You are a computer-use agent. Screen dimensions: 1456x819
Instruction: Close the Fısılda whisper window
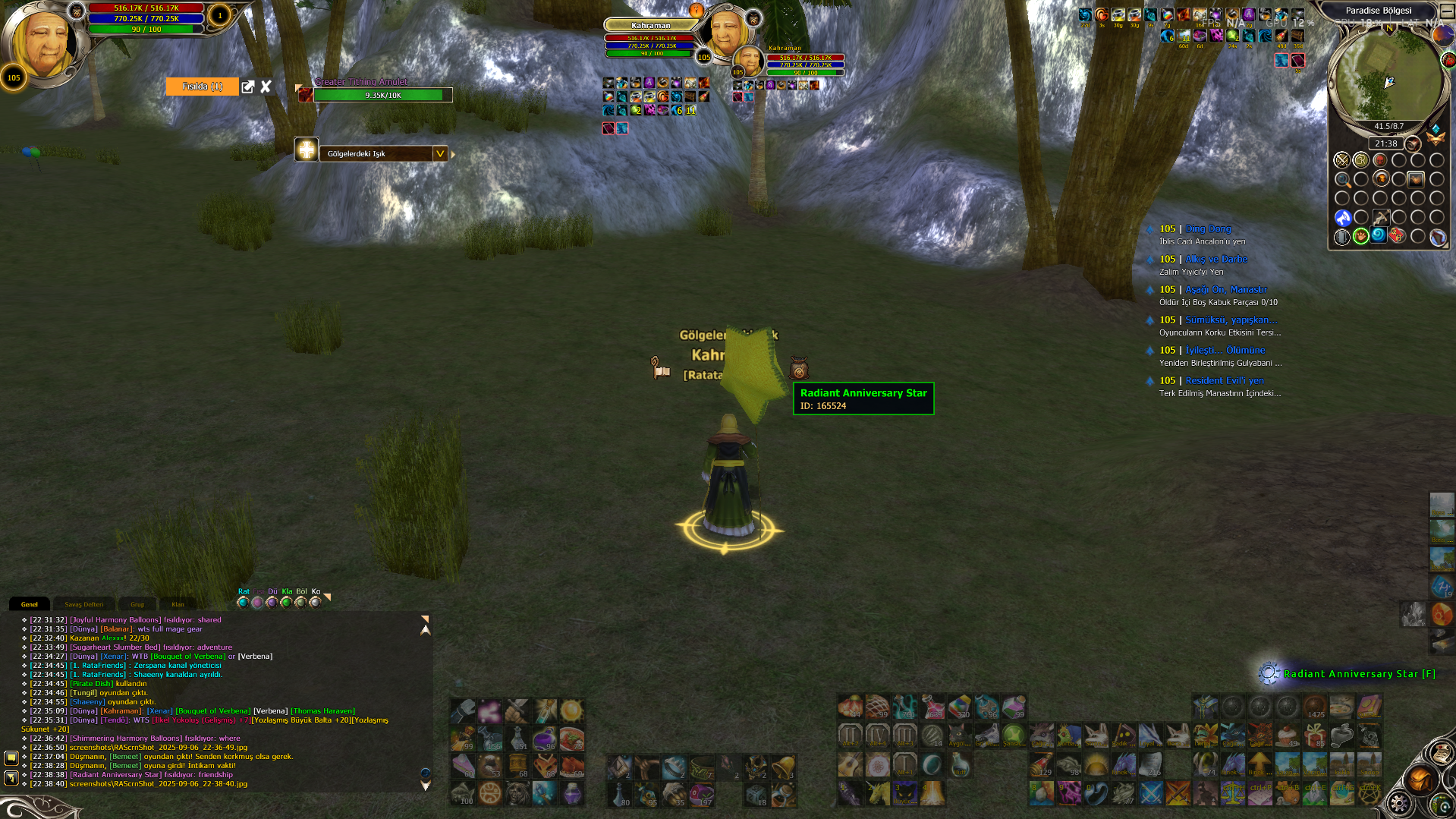tap(266, 87)
